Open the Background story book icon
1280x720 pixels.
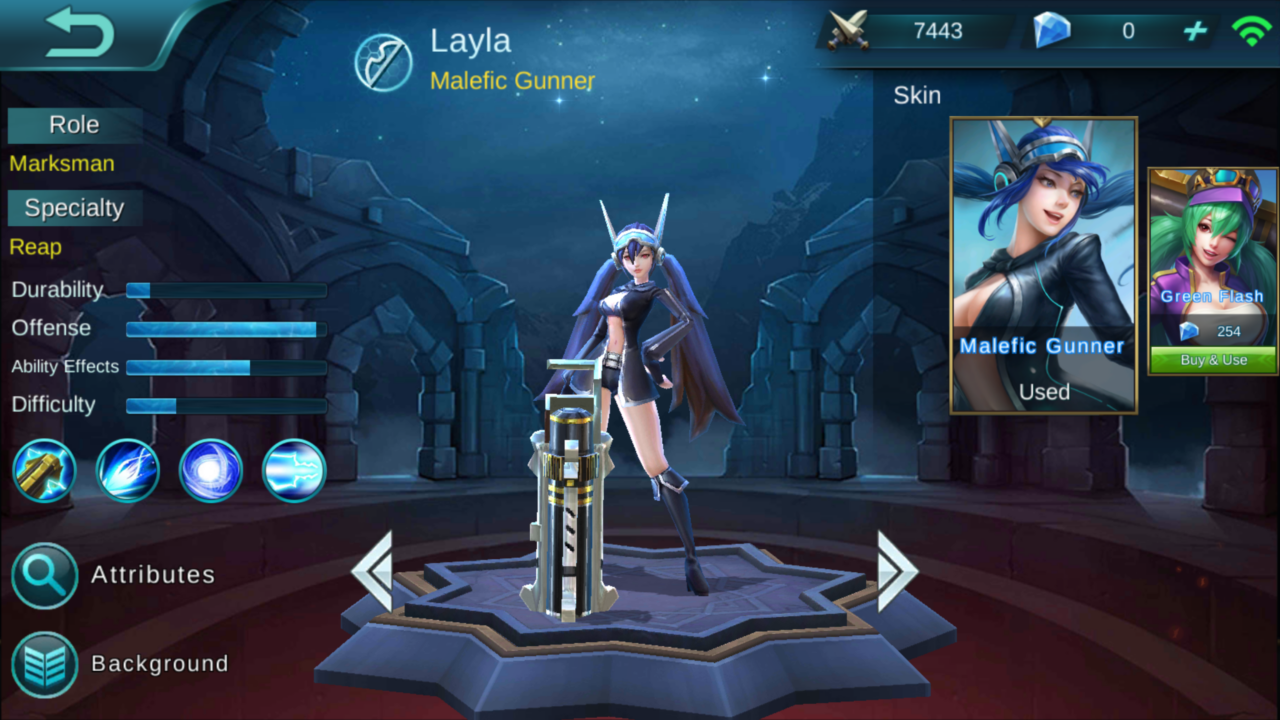click(44, 663)
